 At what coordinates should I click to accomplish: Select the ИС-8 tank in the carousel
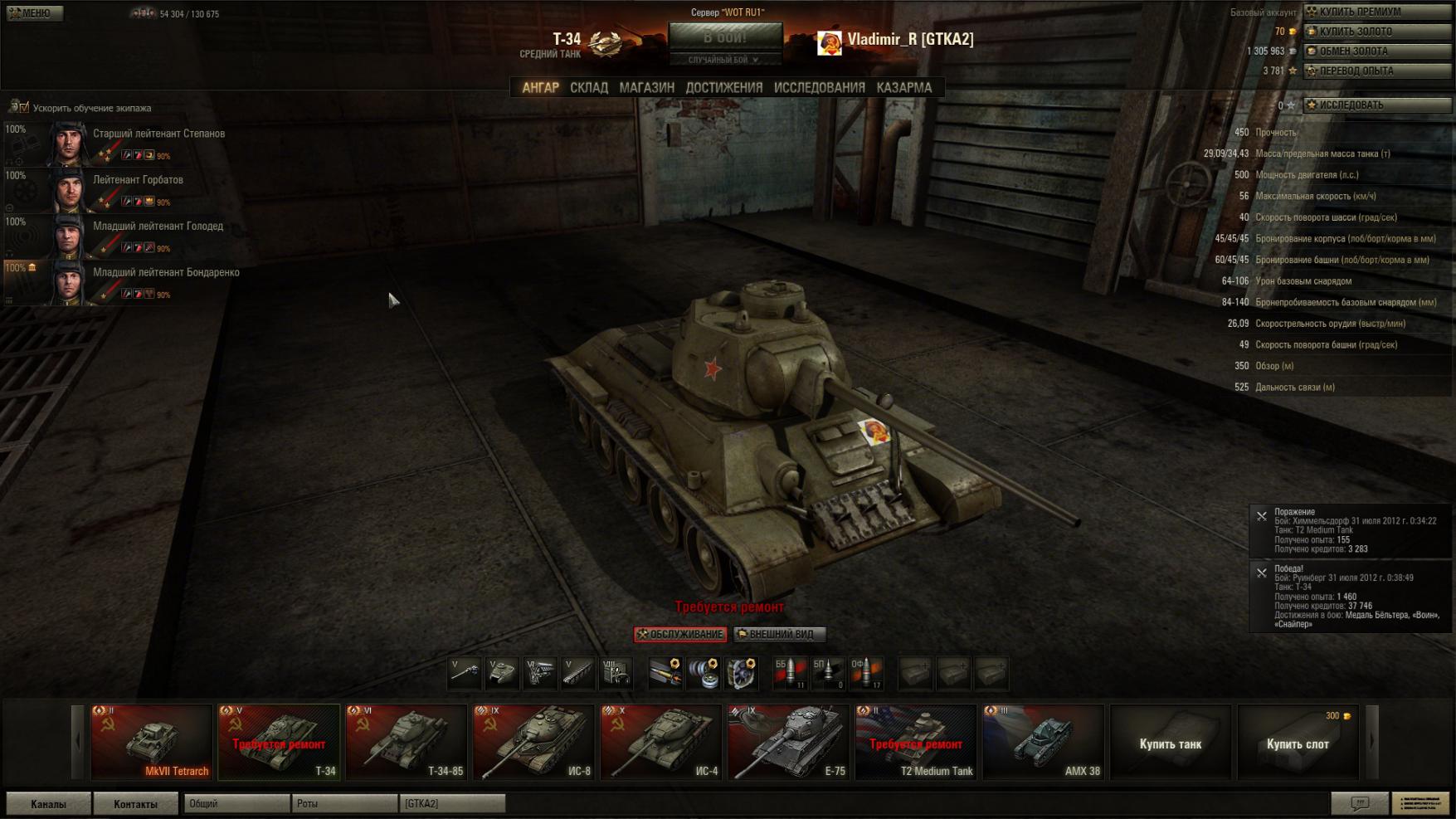coord(533,743)
